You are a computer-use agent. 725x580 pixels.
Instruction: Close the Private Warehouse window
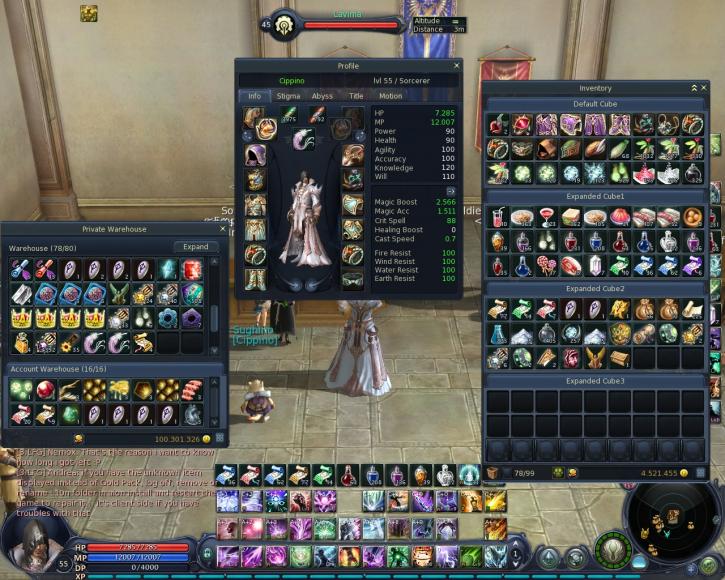[x=224, y=229]
